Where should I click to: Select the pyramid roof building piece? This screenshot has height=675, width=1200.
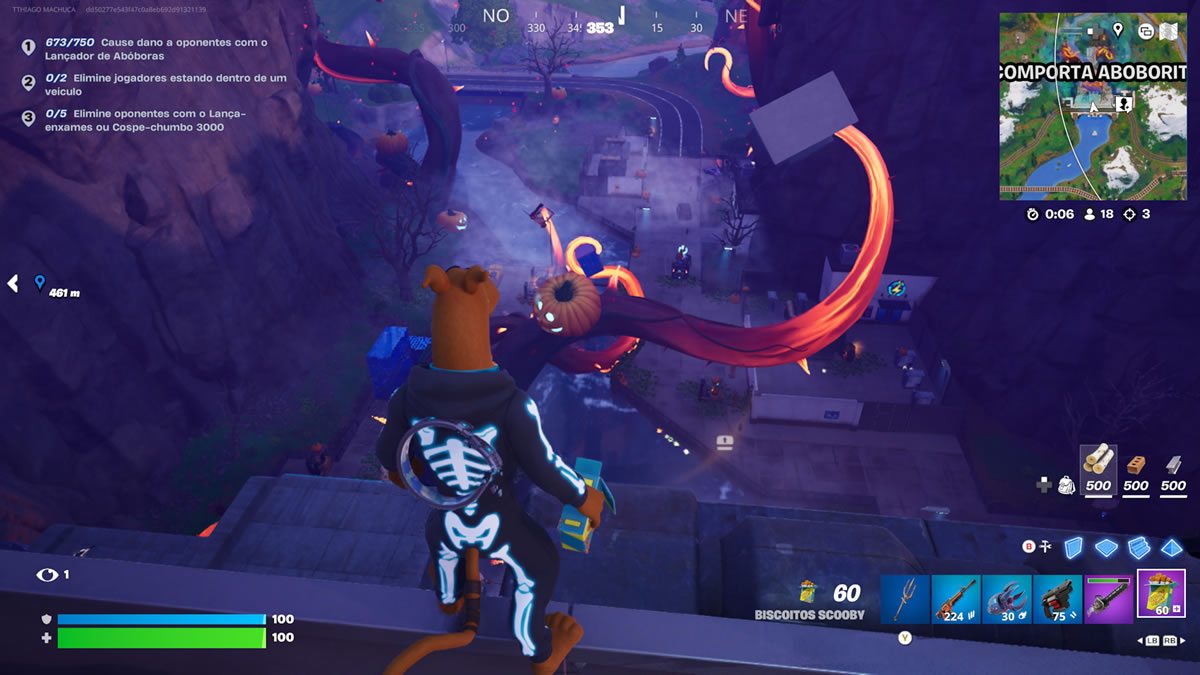point(1171,547)
